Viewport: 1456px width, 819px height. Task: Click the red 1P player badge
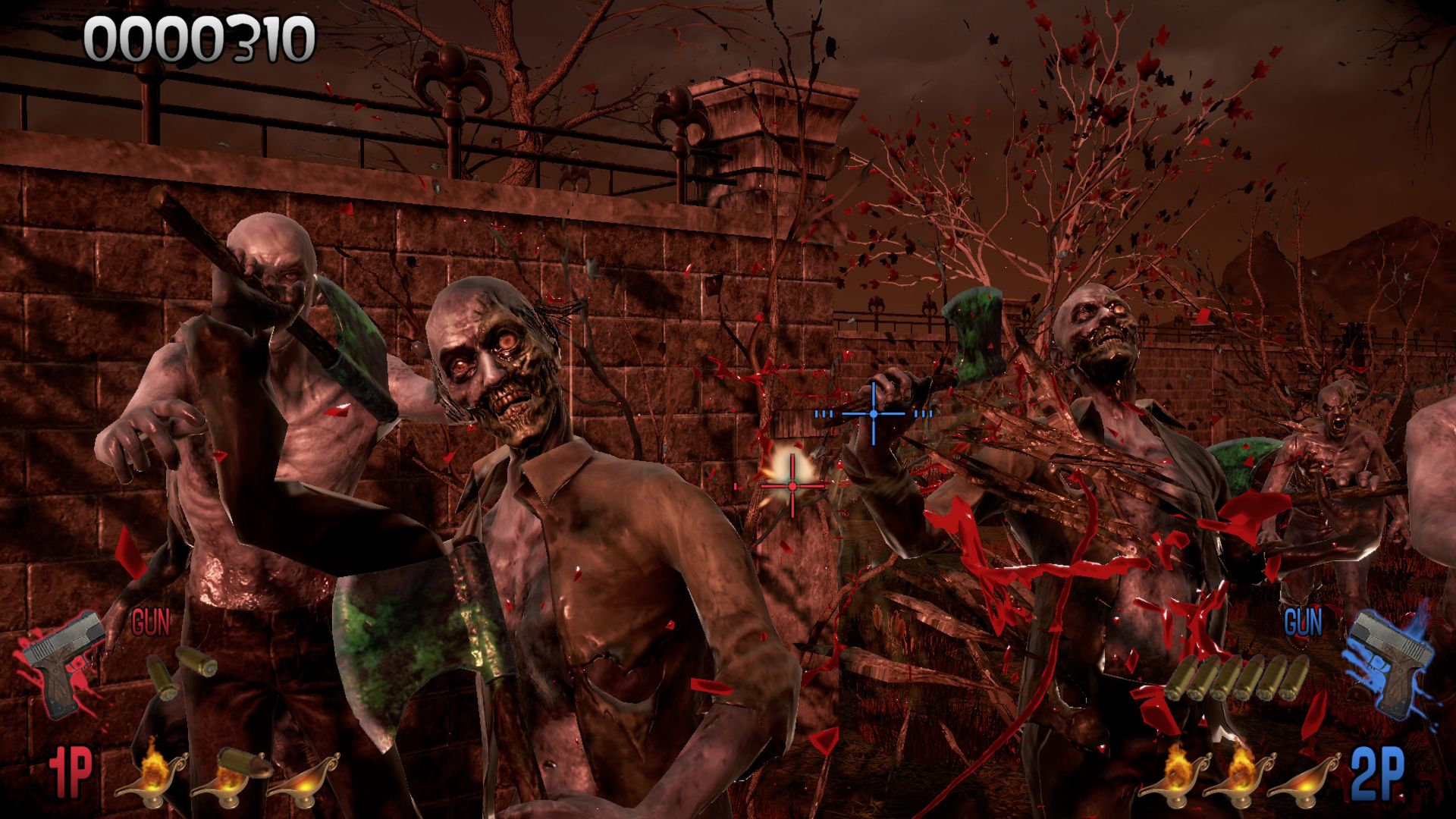pyautogui.click(x=71, y=773)
